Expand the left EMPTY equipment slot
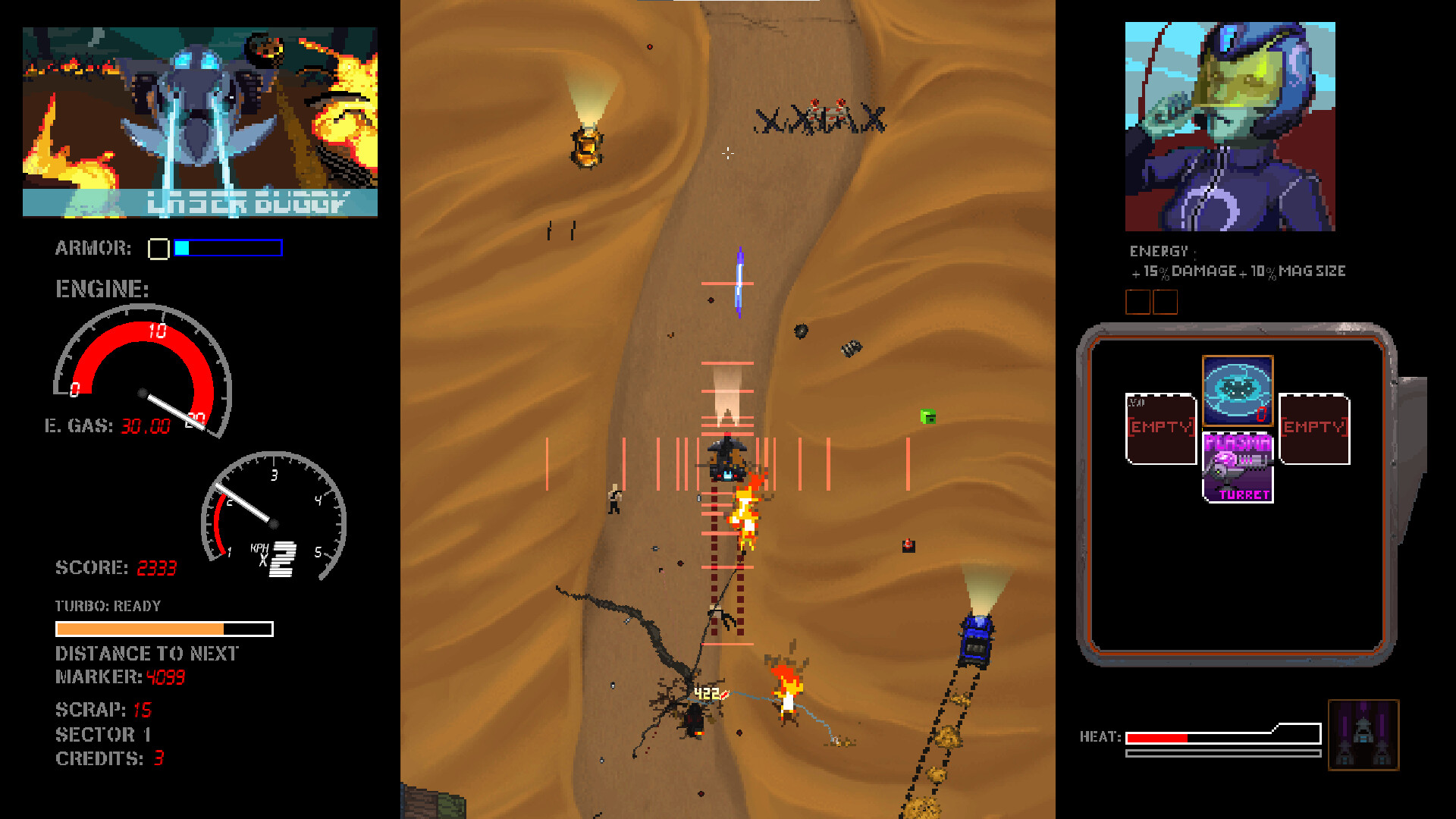The height and width of the screenshot is (819, 1456). pos(1160,428)
